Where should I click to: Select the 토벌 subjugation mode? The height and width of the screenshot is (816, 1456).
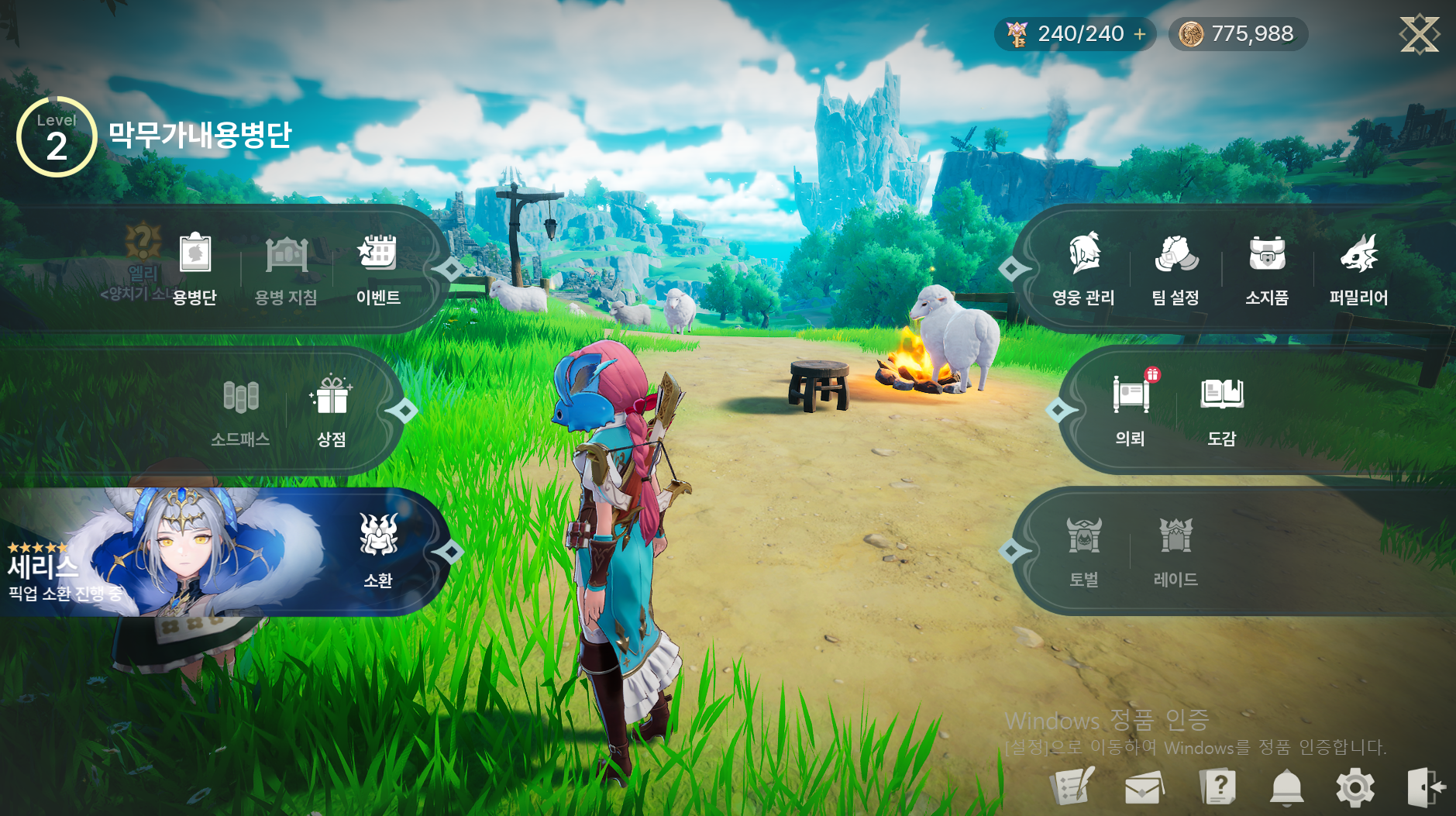pos(1084,549)
